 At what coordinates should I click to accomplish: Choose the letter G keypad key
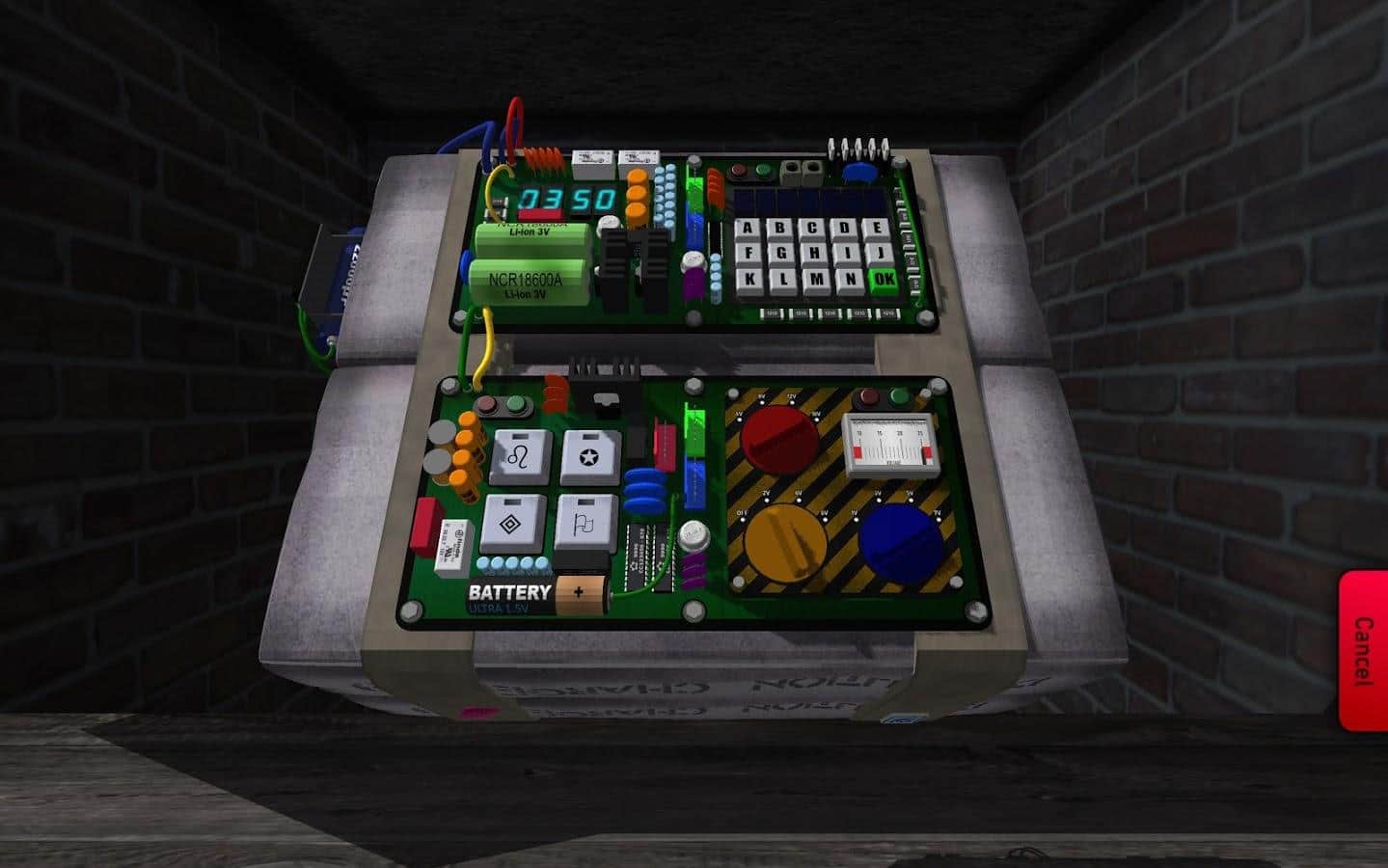point(779,255)
